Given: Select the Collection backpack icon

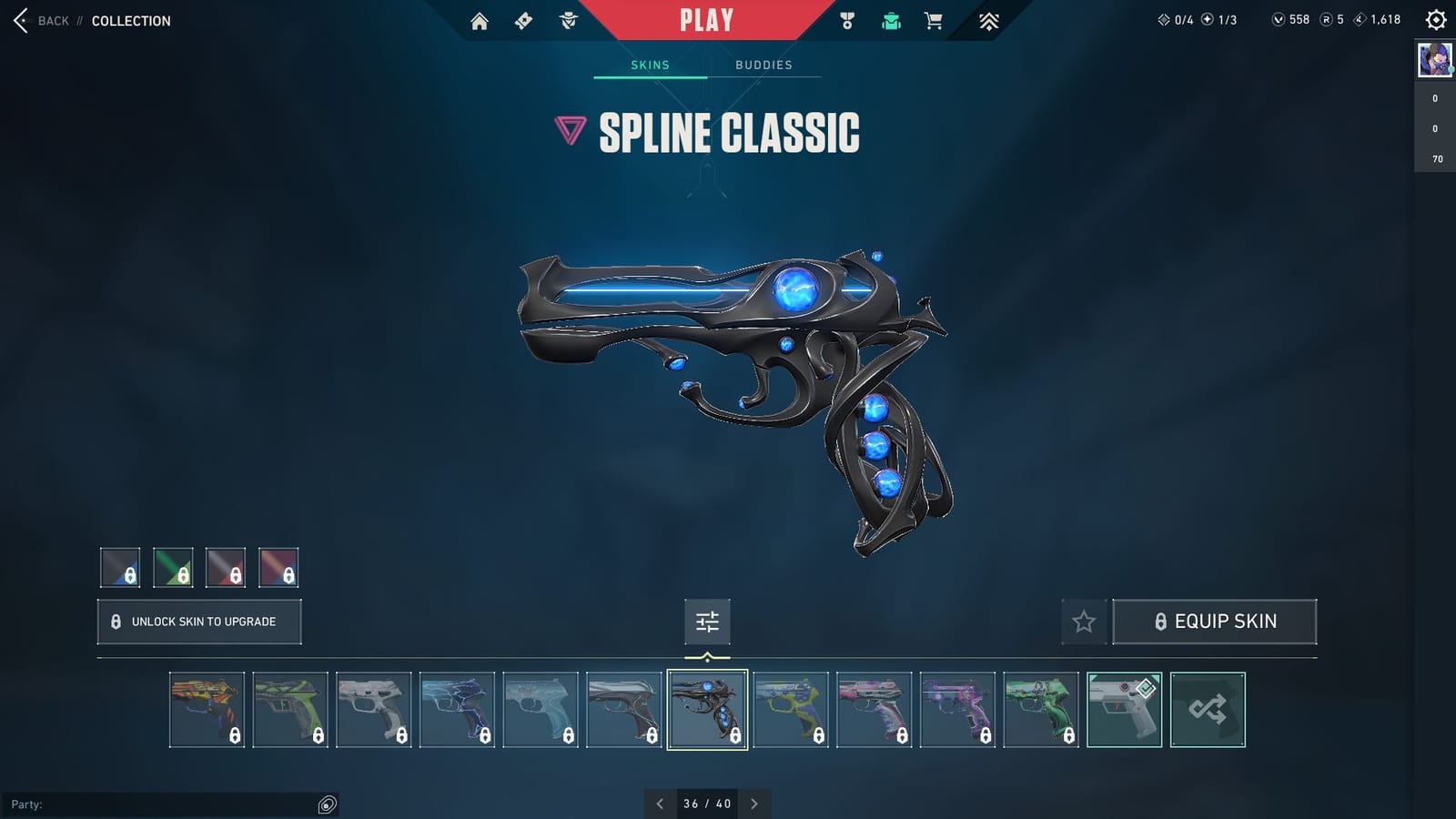Looking at the screenshot, I should (x=890, y=19).
